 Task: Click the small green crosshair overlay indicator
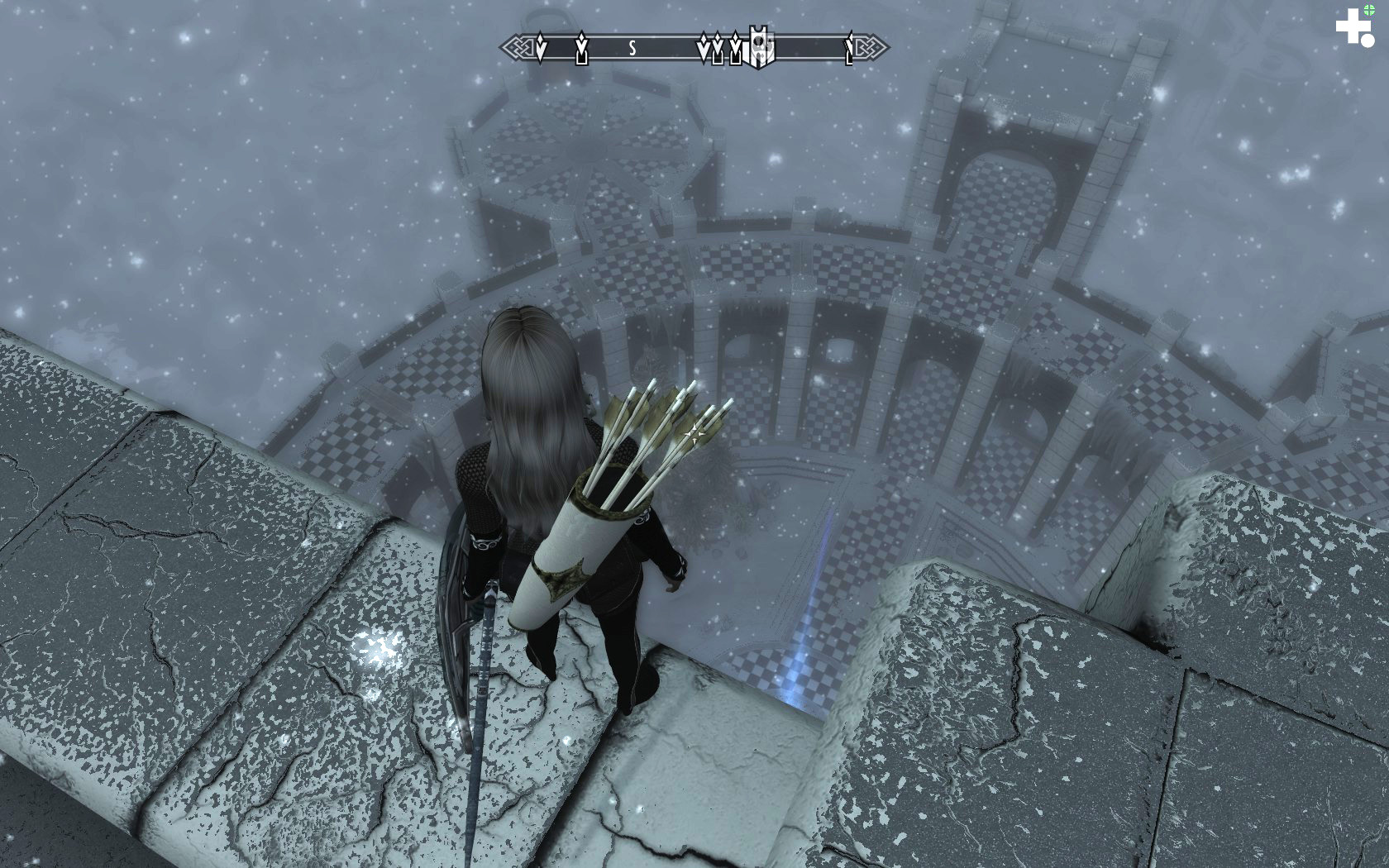(1369, 10)
